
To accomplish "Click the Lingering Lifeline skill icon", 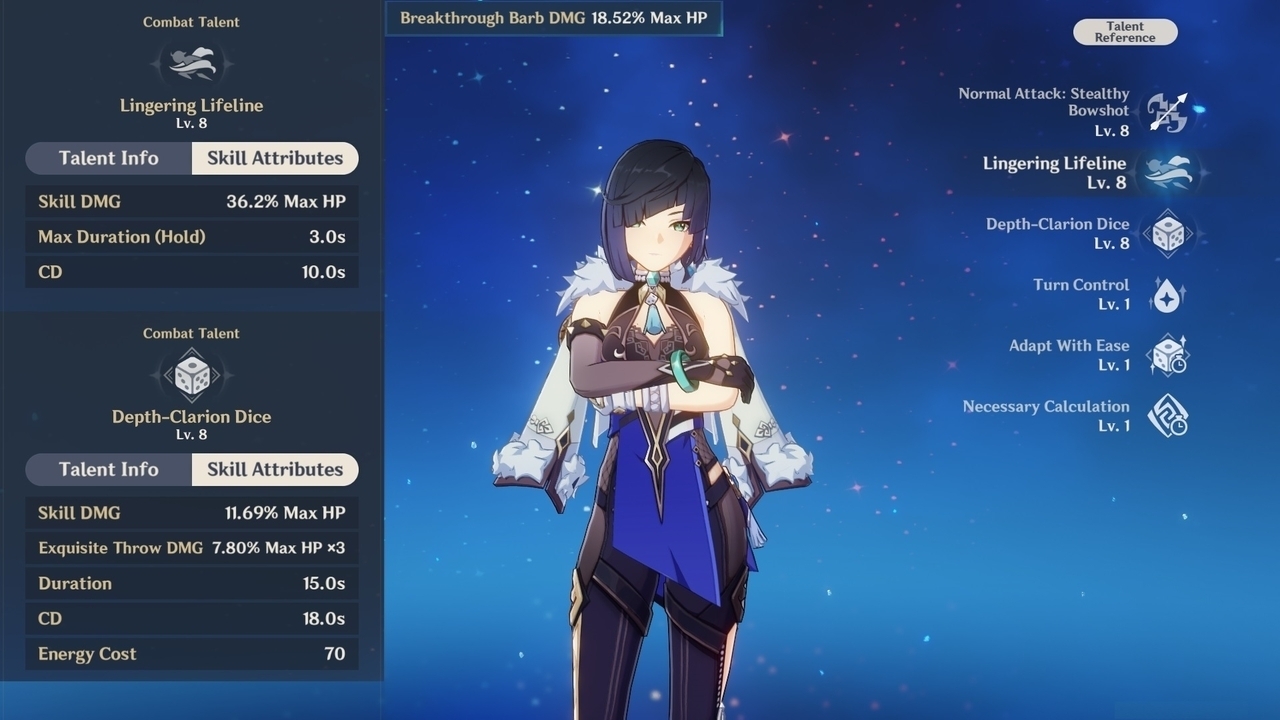I will point(1168,171).
